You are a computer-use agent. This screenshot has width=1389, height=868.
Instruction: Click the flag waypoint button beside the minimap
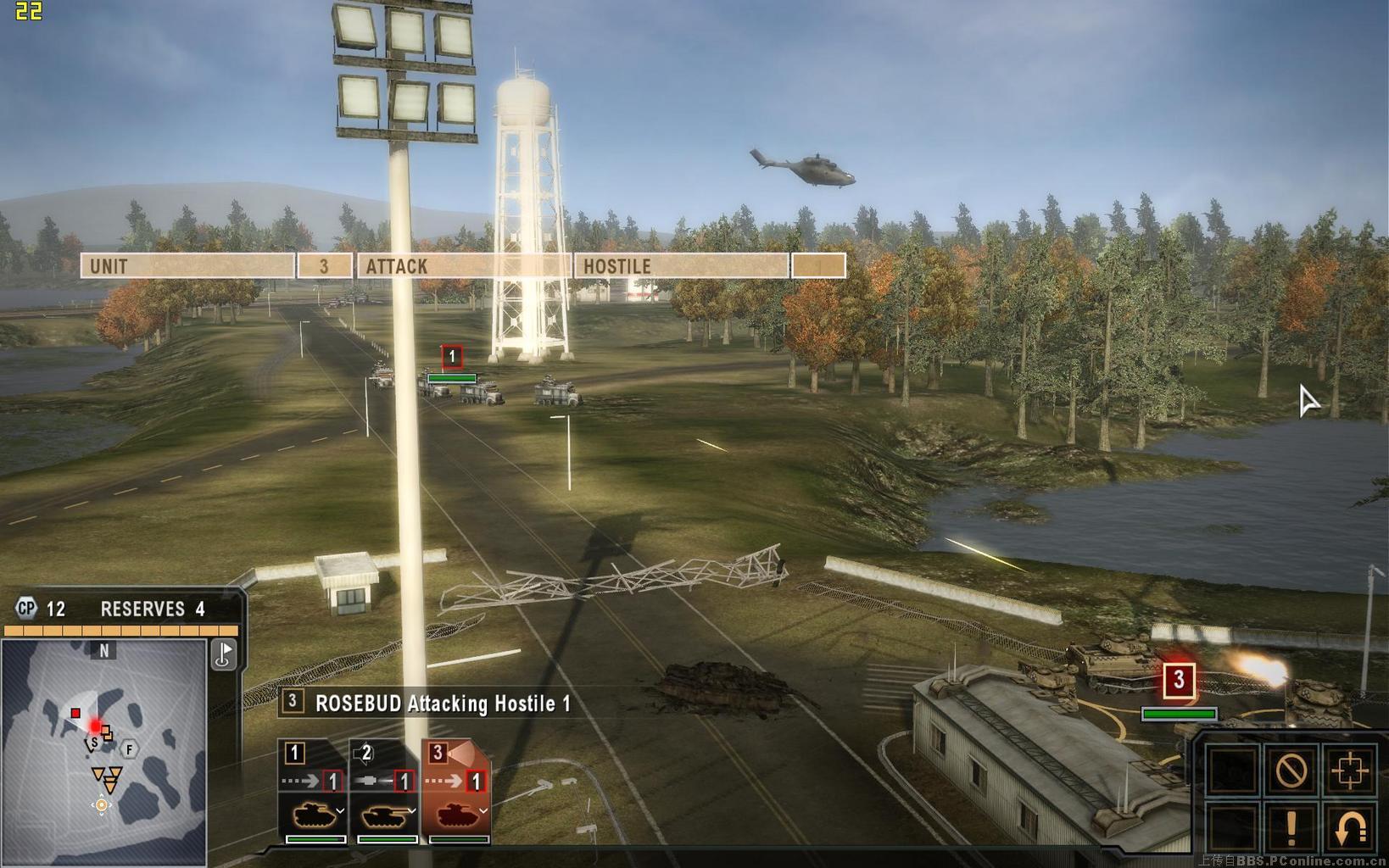(224, 654)
